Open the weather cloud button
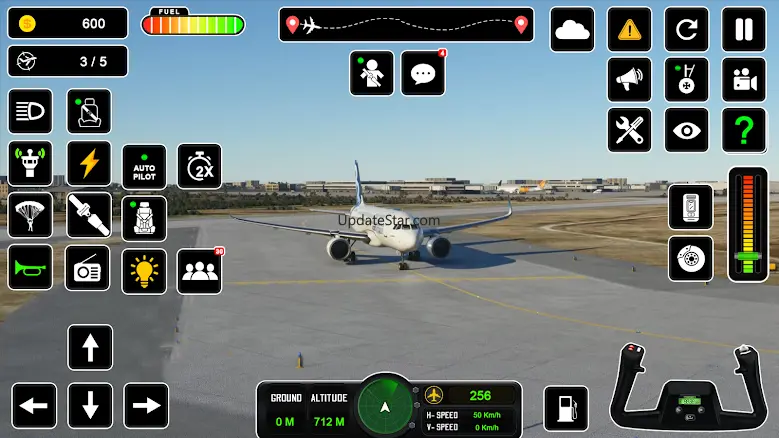Image resolution: width=779 pixels, height=438 pixels. click(572, 29)
